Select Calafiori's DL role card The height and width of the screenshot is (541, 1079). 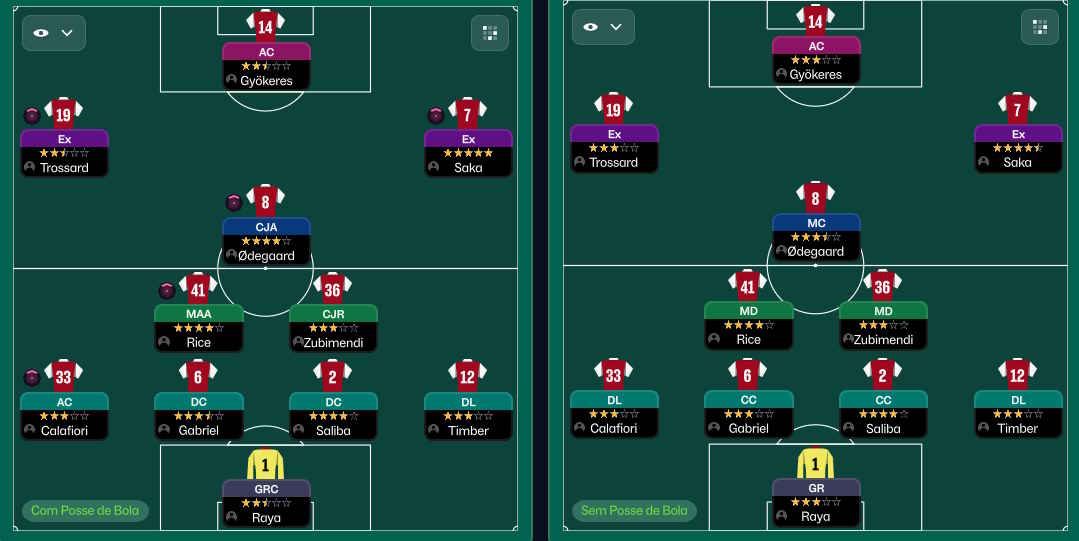coord(614,414)
